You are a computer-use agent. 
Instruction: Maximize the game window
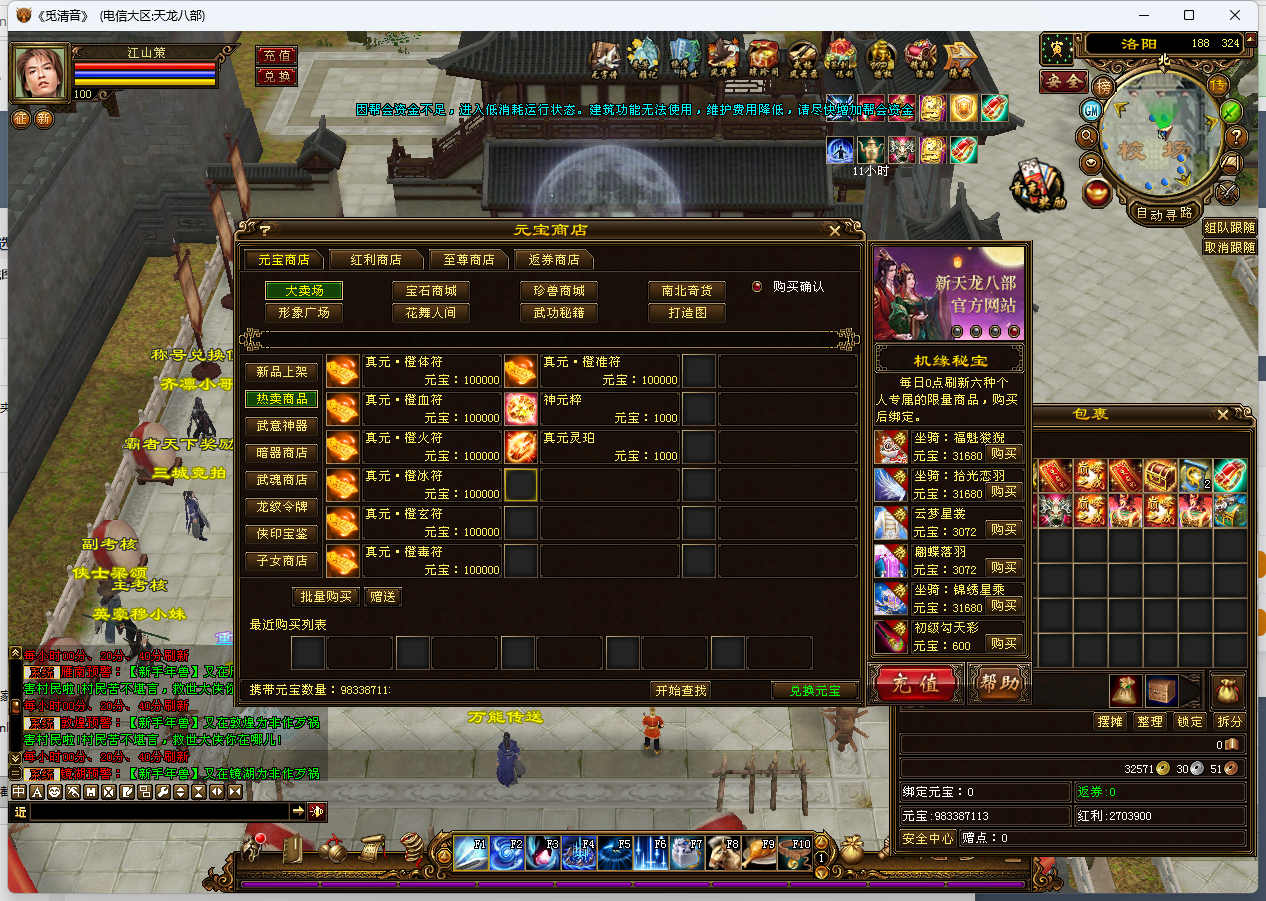(1189, 15)
